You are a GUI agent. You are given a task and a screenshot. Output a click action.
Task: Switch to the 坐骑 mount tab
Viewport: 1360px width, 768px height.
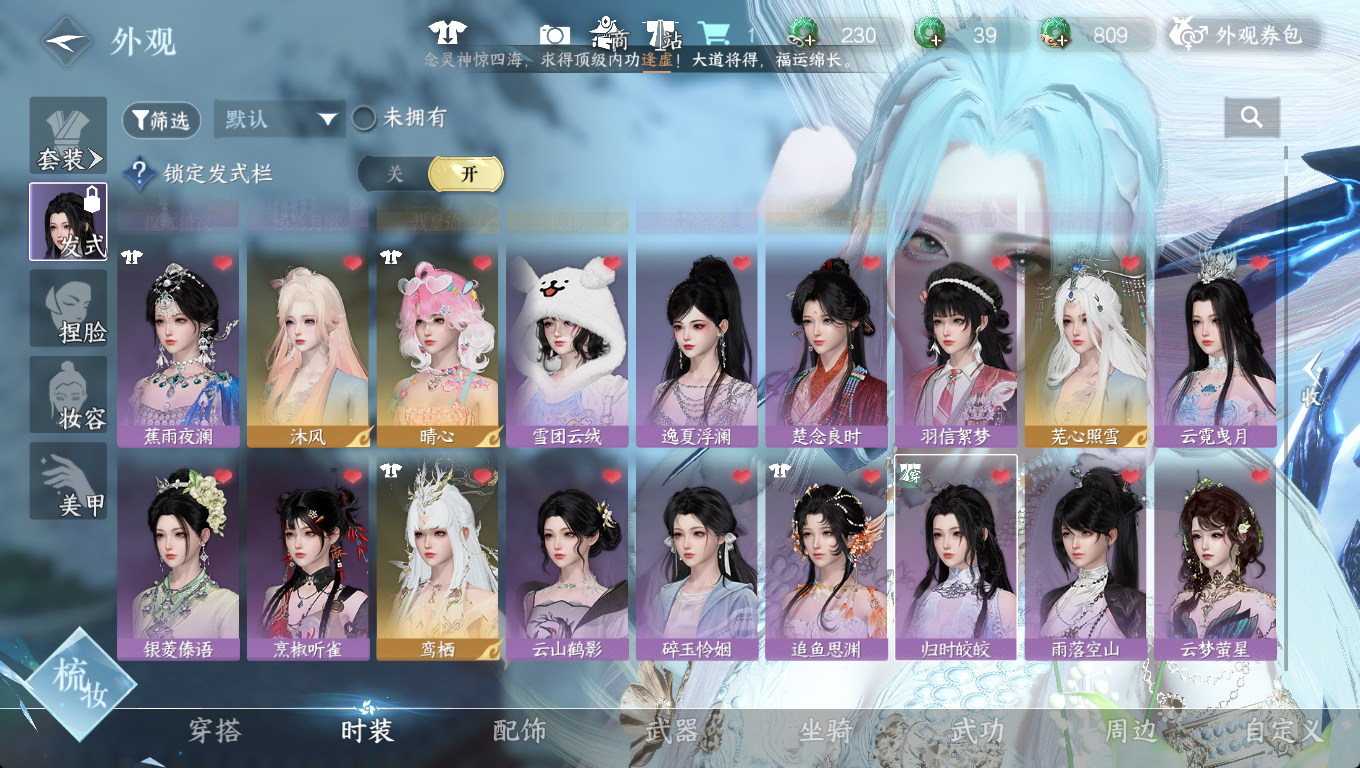(x=825, y=731)
